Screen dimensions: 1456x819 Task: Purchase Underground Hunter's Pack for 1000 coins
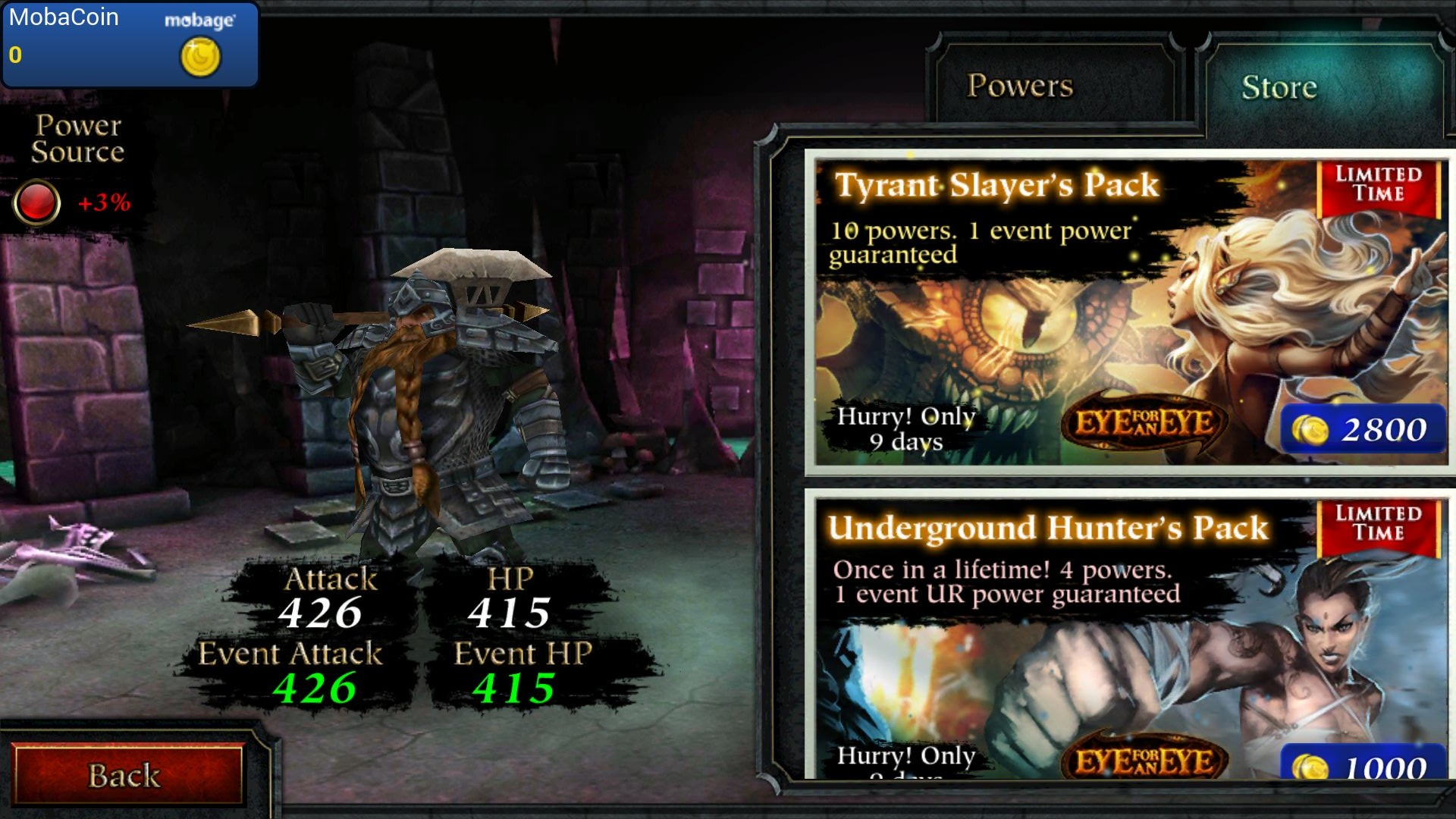(1363, 766)
